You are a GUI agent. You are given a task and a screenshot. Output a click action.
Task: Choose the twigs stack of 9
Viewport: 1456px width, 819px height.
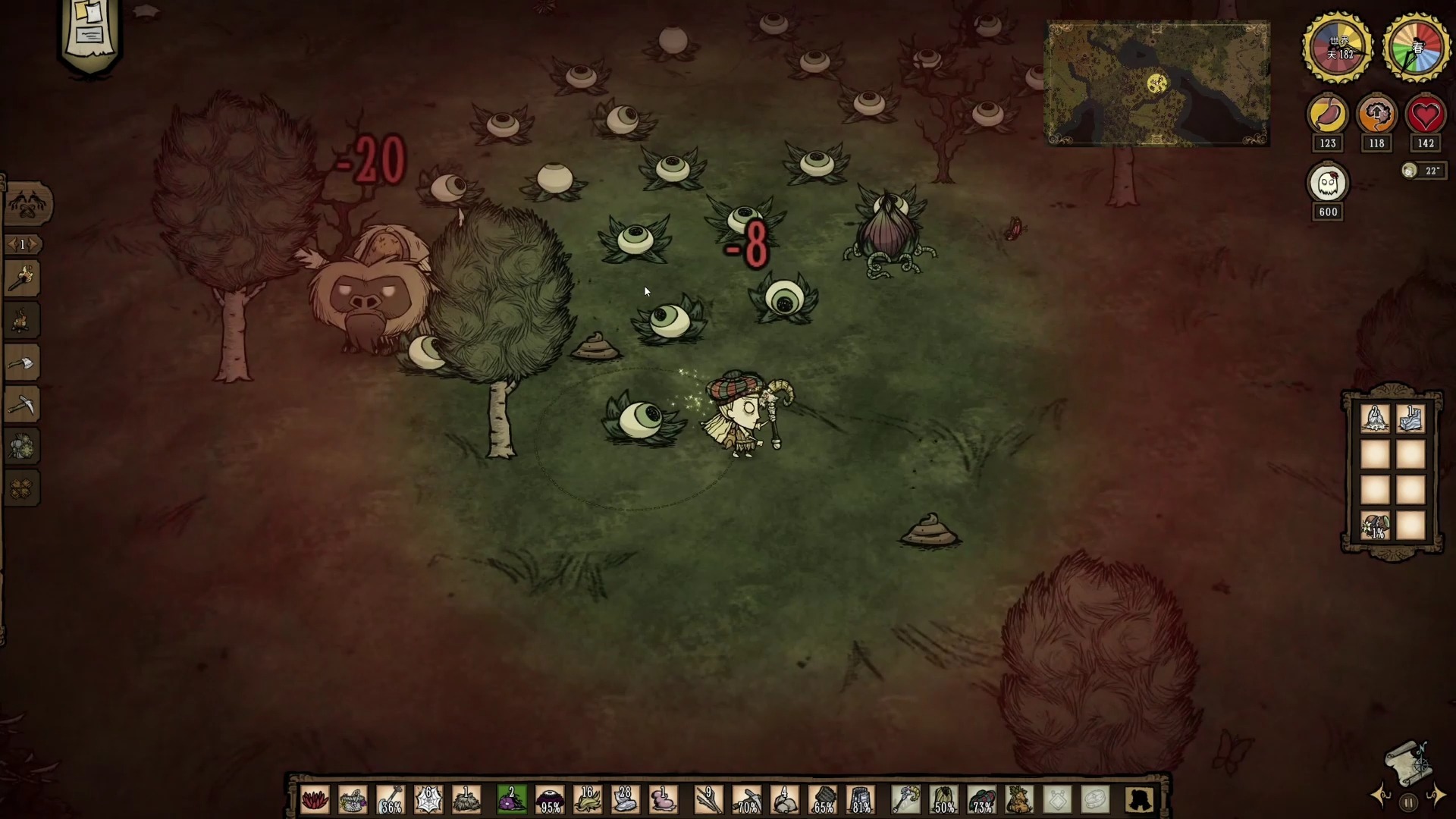708,800
